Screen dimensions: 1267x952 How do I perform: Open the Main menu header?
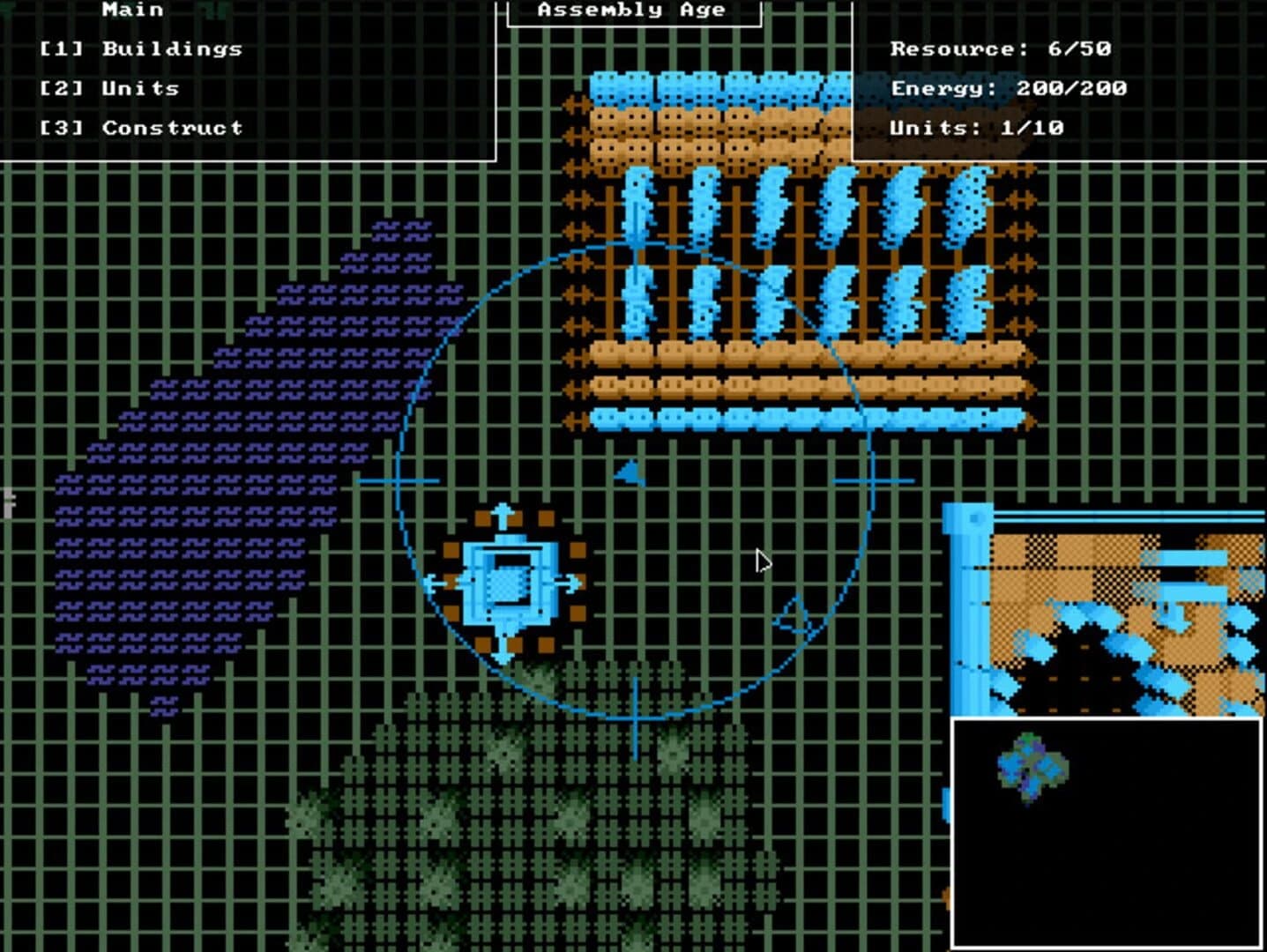tap(130, 11)
